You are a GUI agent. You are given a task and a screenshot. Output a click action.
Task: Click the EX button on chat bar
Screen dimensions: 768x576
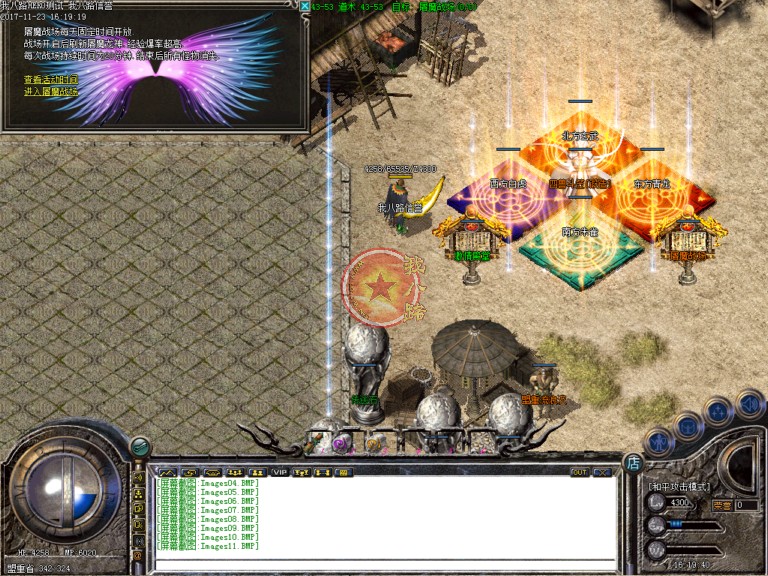pos(601,472)
